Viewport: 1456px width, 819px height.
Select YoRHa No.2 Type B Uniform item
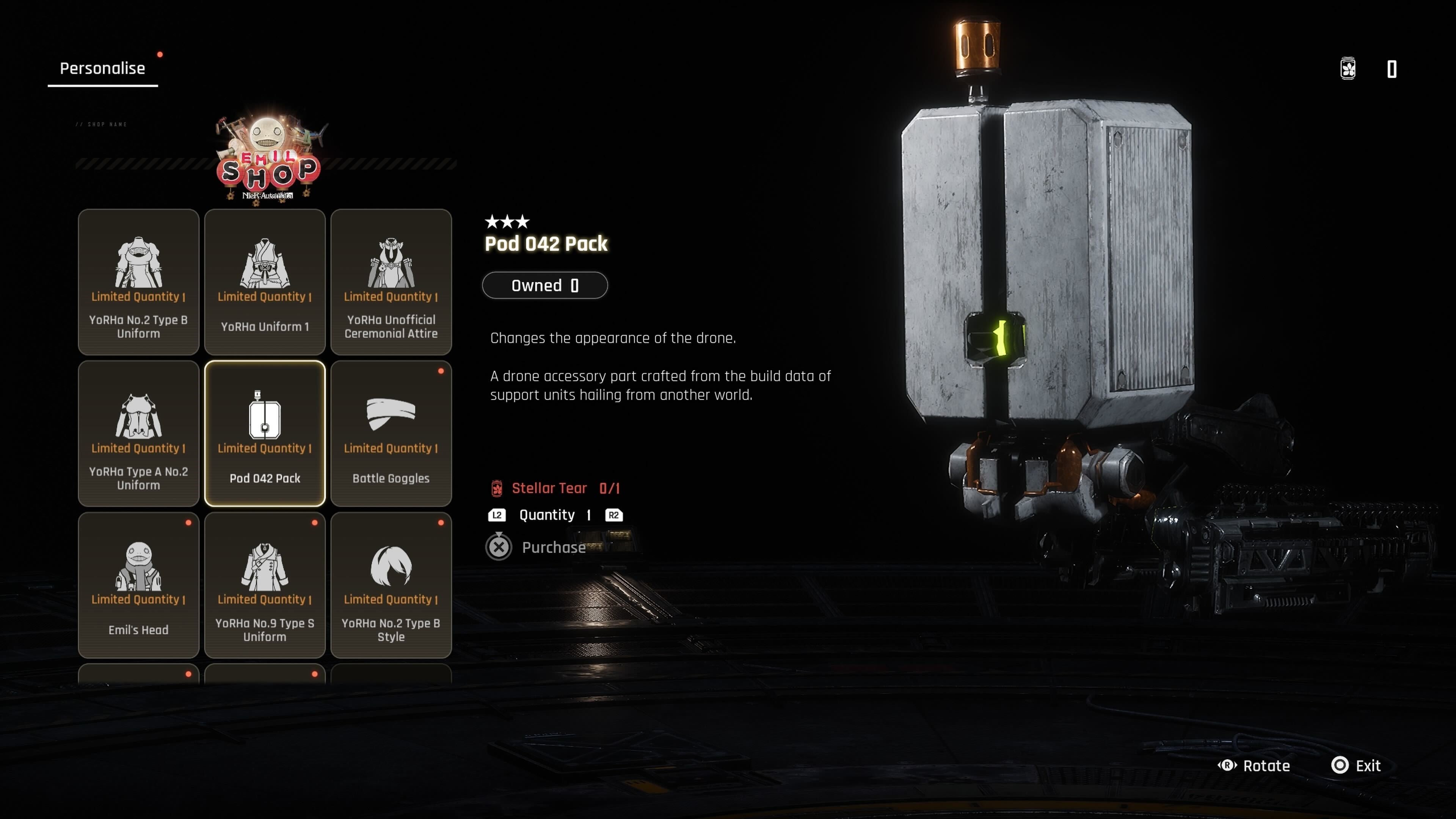138,281
